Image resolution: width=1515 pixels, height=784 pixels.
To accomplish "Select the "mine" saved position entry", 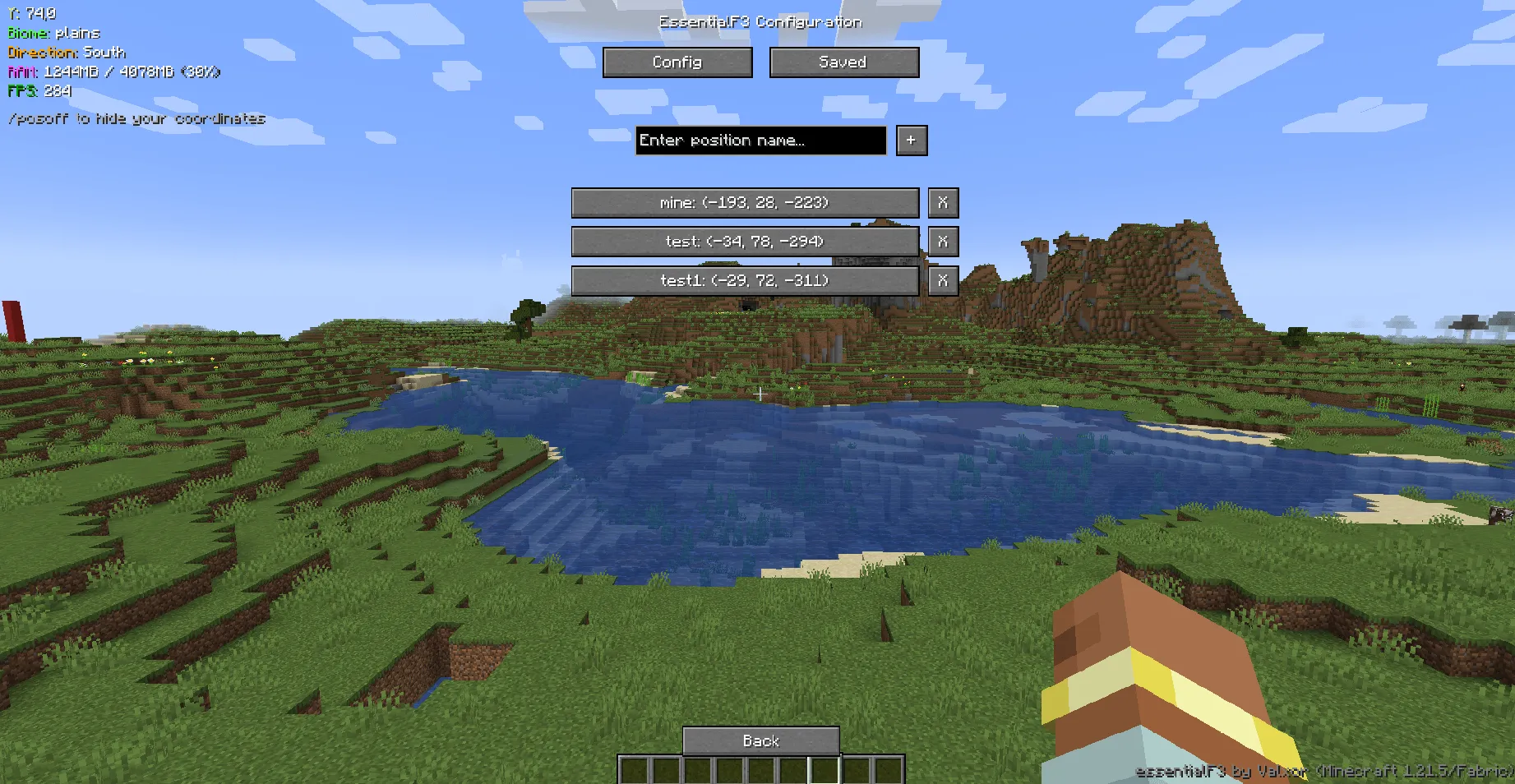I will click(746, 202).
